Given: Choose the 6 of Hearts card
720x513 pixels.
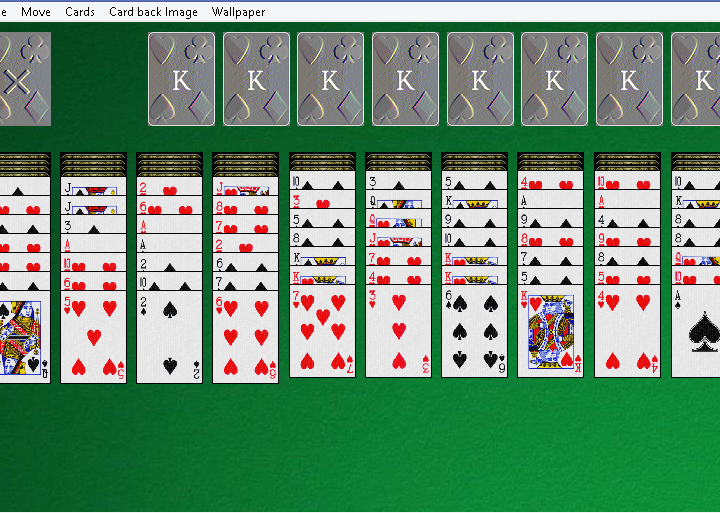Looking at the screenshot, I should point(246,337).
